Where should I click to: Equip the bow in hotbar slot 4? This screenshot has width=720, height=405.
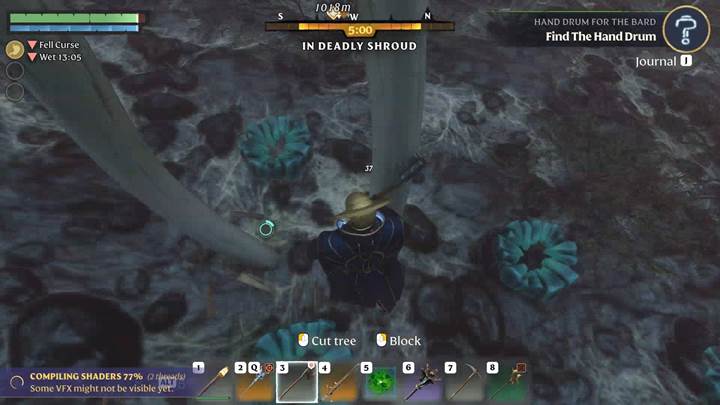[338, 382]
